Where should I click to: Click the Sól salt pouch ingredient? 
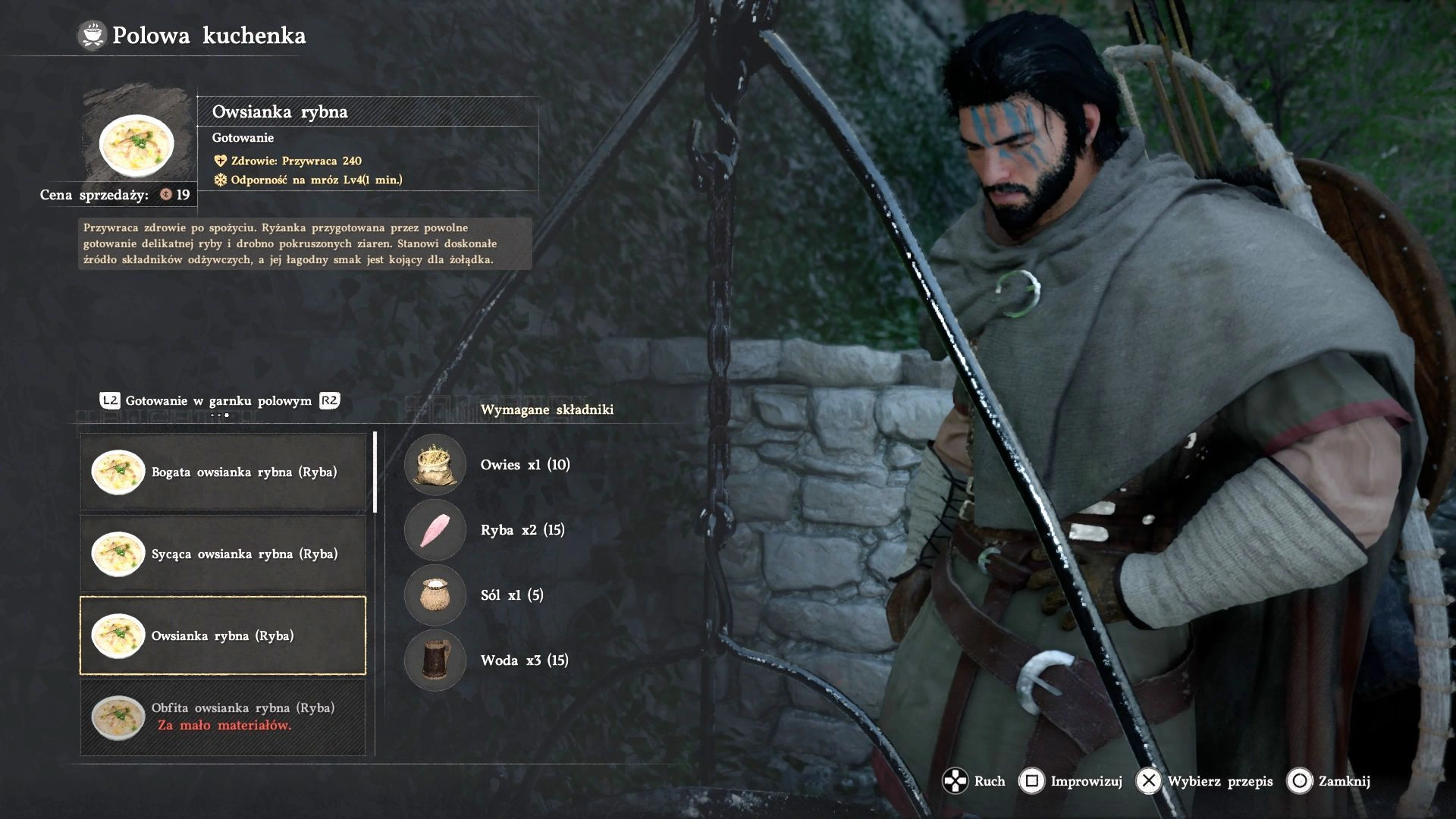click(x=435, y=595)
